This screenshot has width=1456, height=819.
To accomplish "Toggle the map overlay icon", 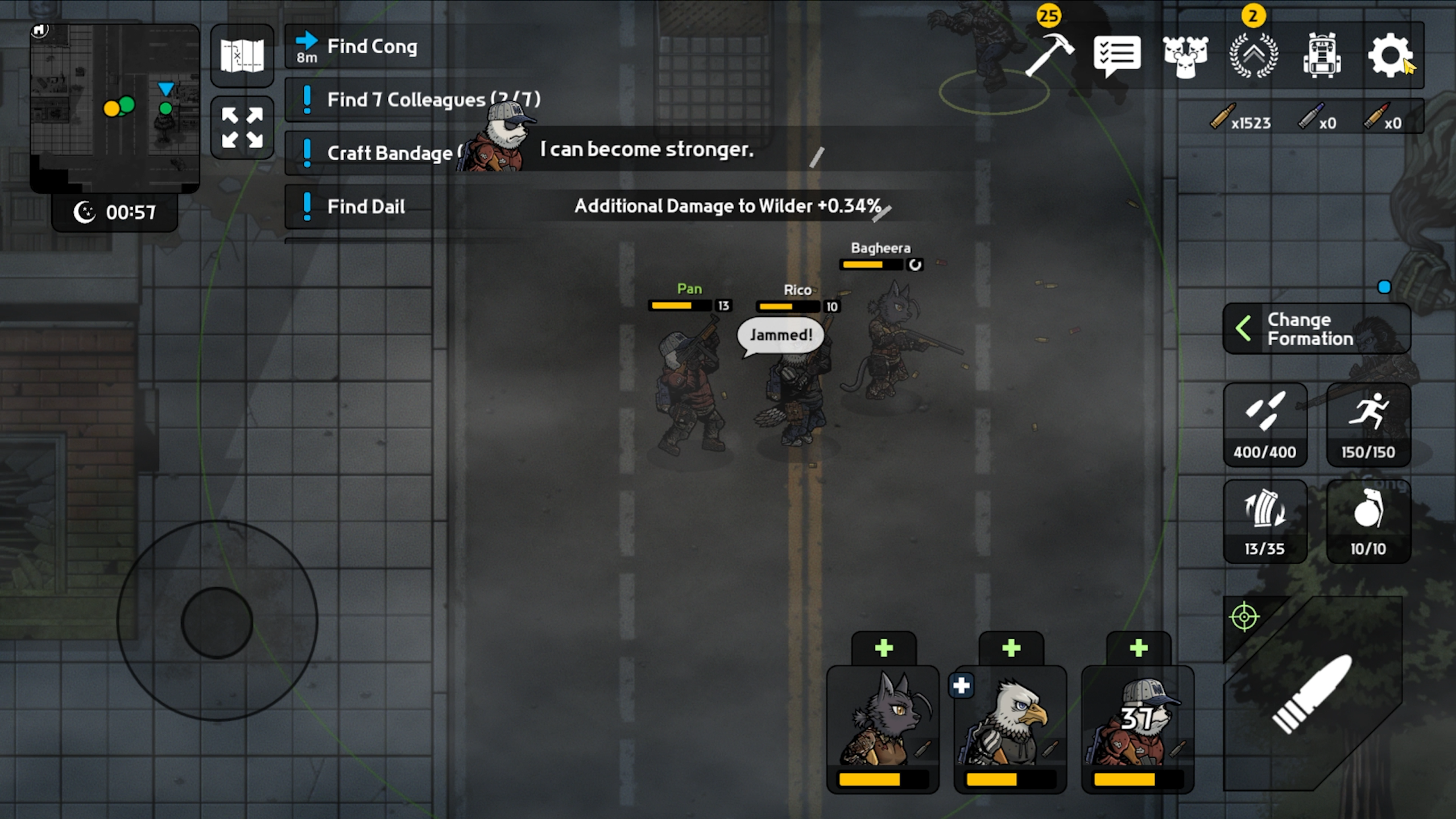I will pyautogui.click(x=242, y=55).
